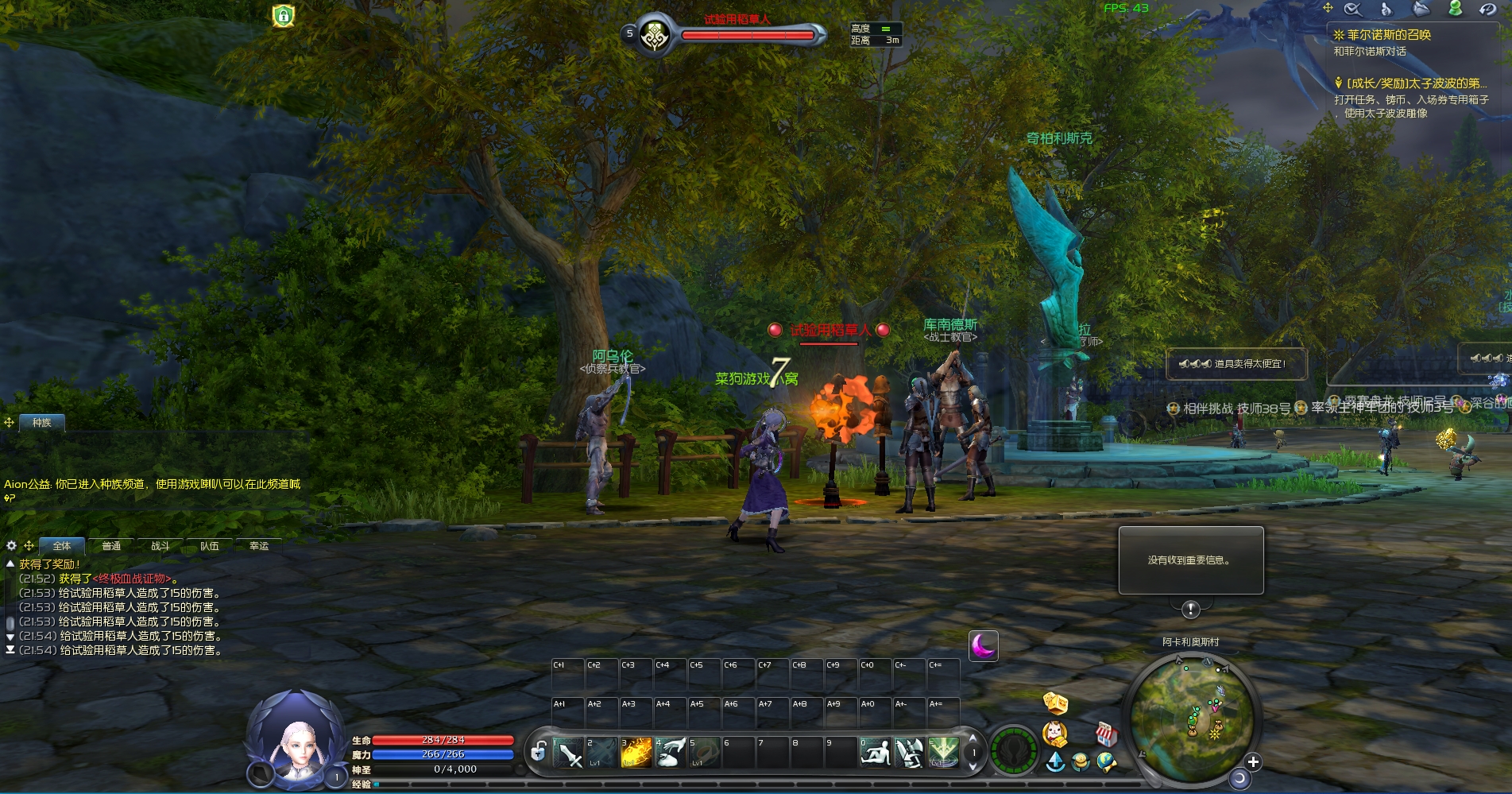
Task: Open the green shield lock icon
Action: 284,16
